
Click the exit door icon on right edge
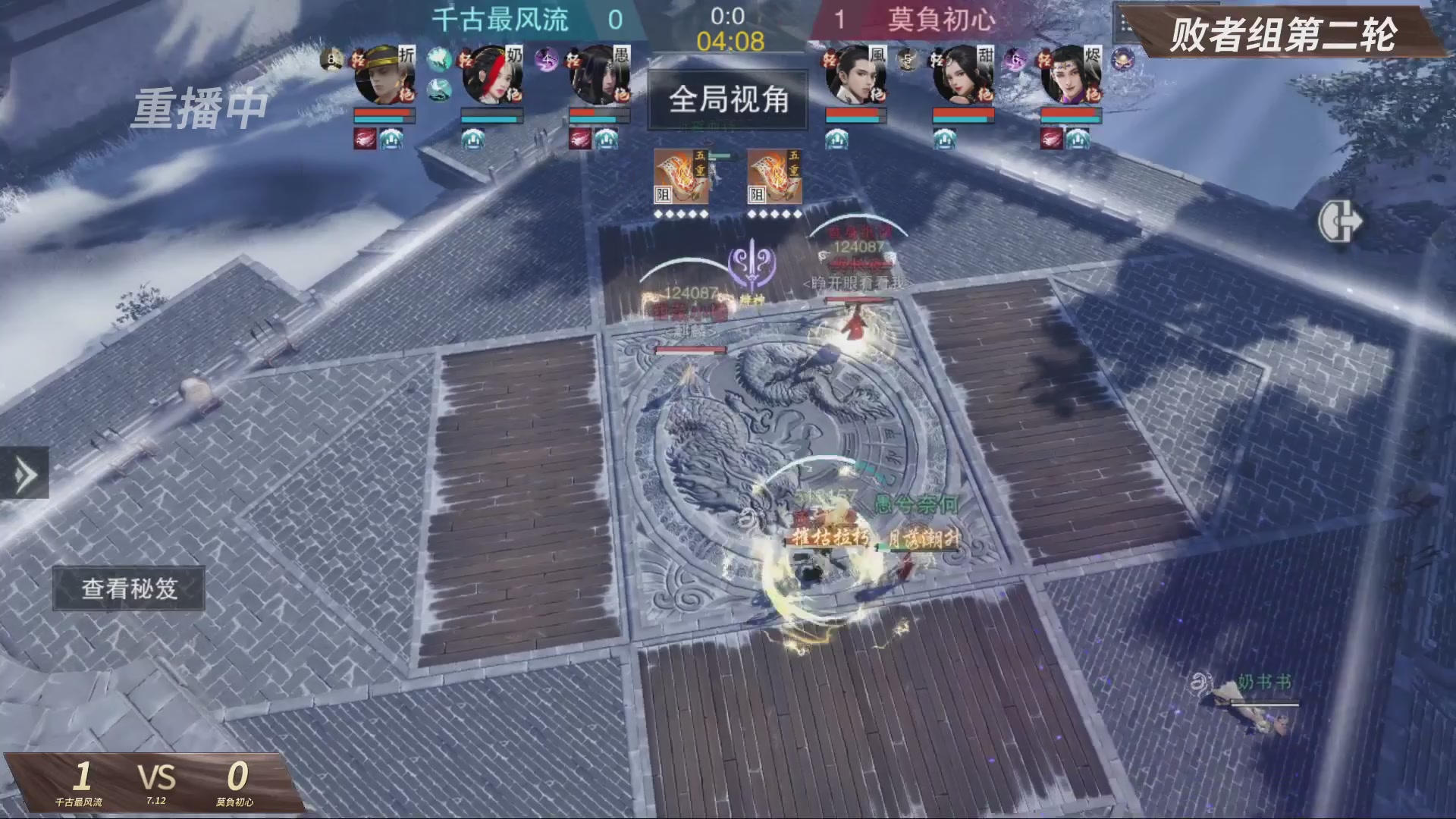(1342, 222)
